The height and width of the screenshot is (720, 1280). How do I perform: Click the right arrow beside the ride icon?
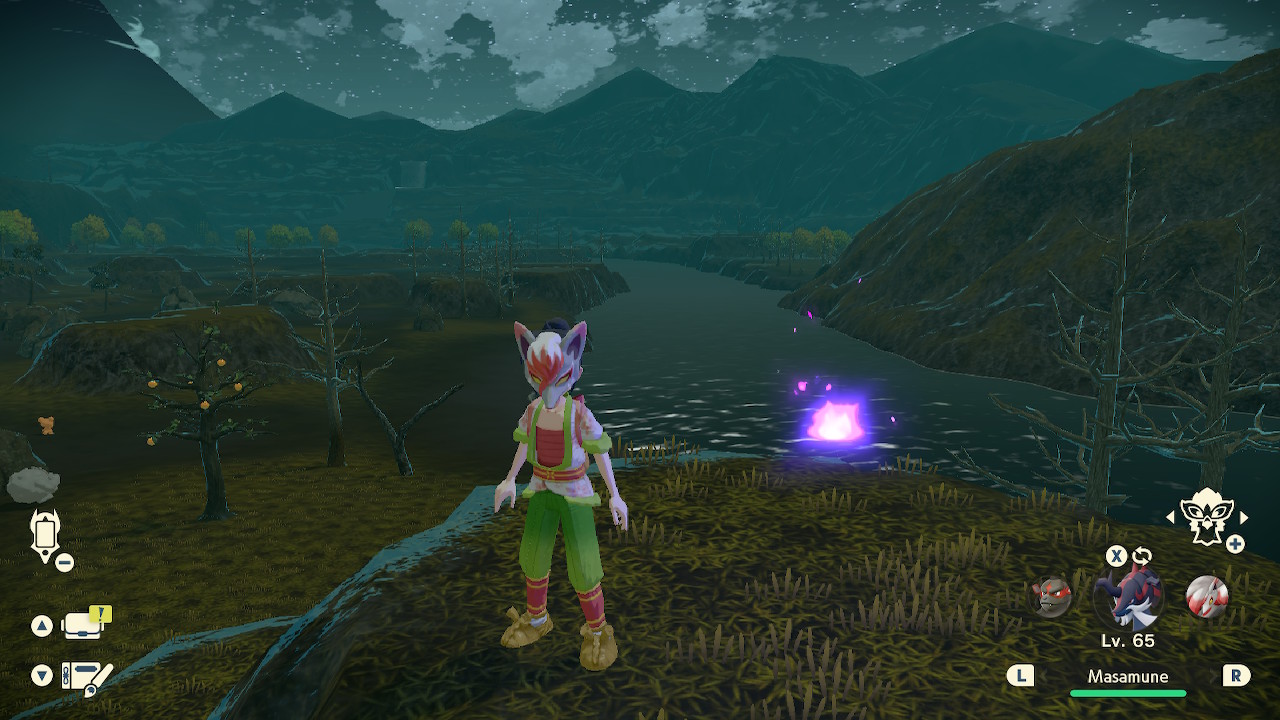1244,517
